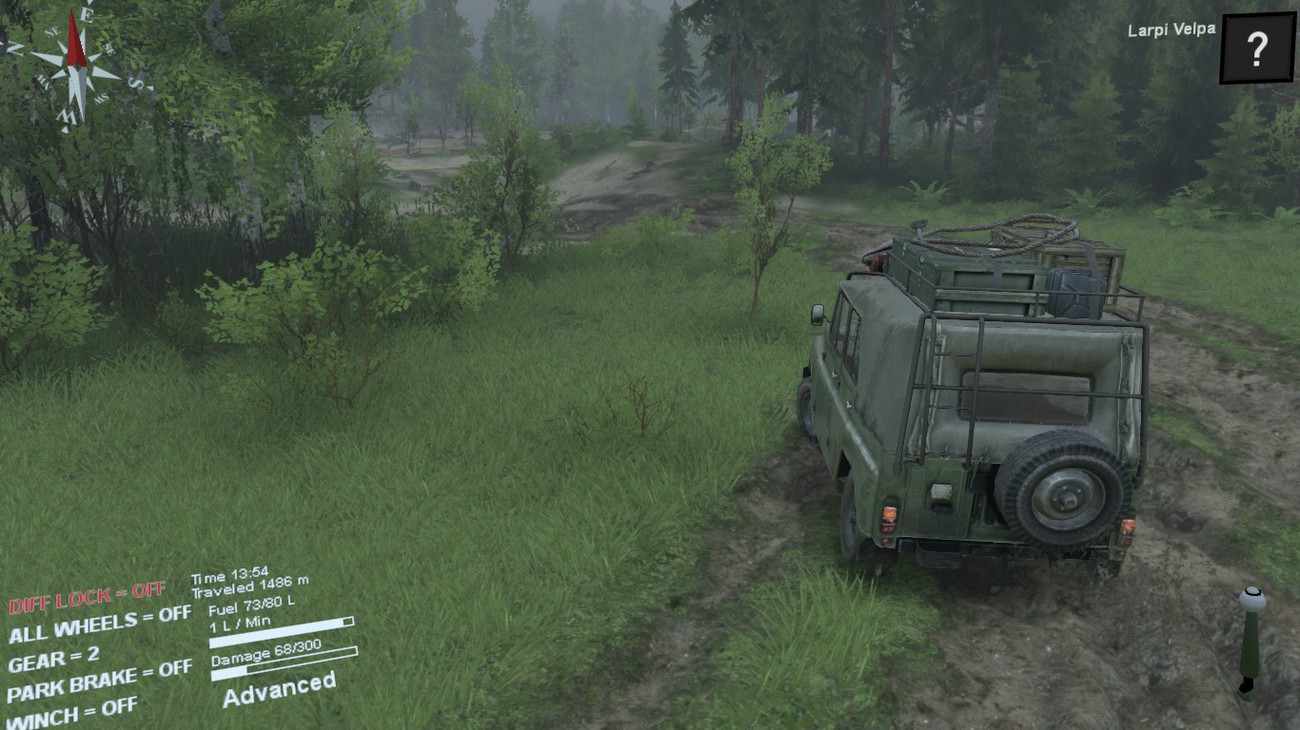Click the gear shifter knob icon
Image resolution: width=1300 pixels, height=730 pixels.
1251,602
